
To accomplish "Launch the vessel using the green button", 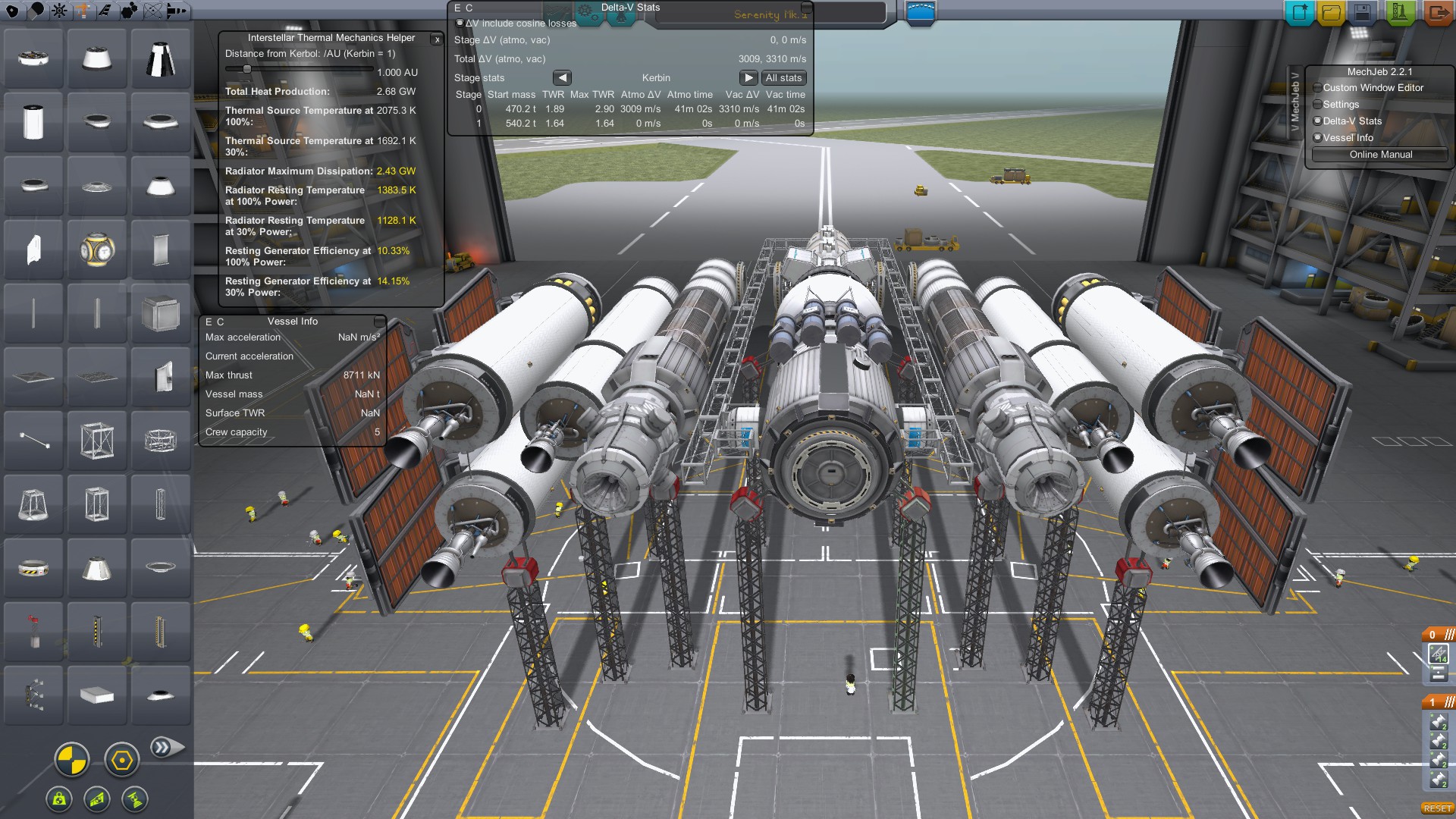I will click(x=1400, y=12).
